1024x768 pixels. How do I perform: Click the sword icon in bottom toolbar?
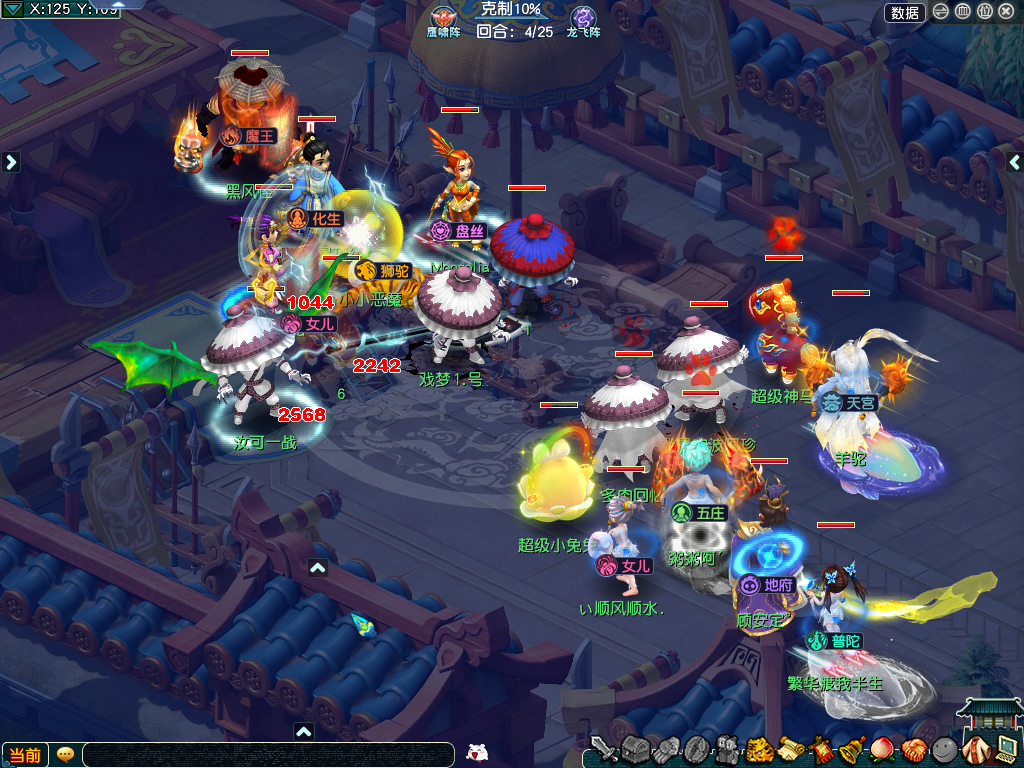(603, 749)
